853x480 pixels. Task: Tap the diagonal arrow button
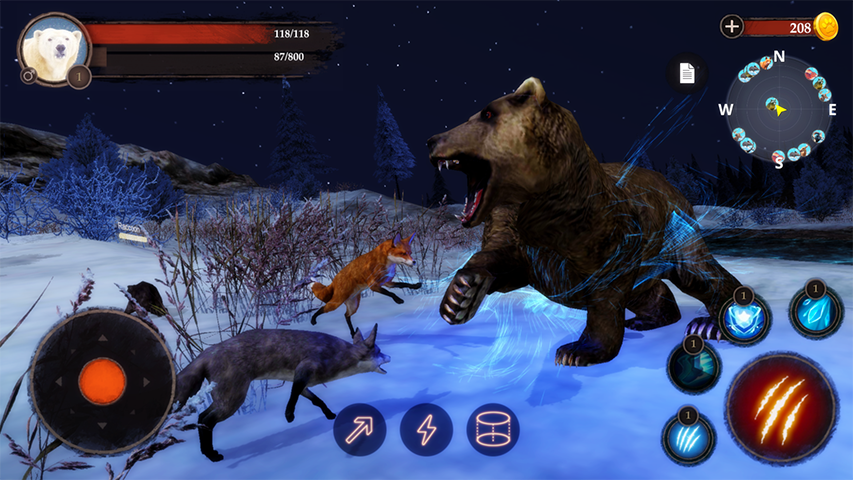360,430
